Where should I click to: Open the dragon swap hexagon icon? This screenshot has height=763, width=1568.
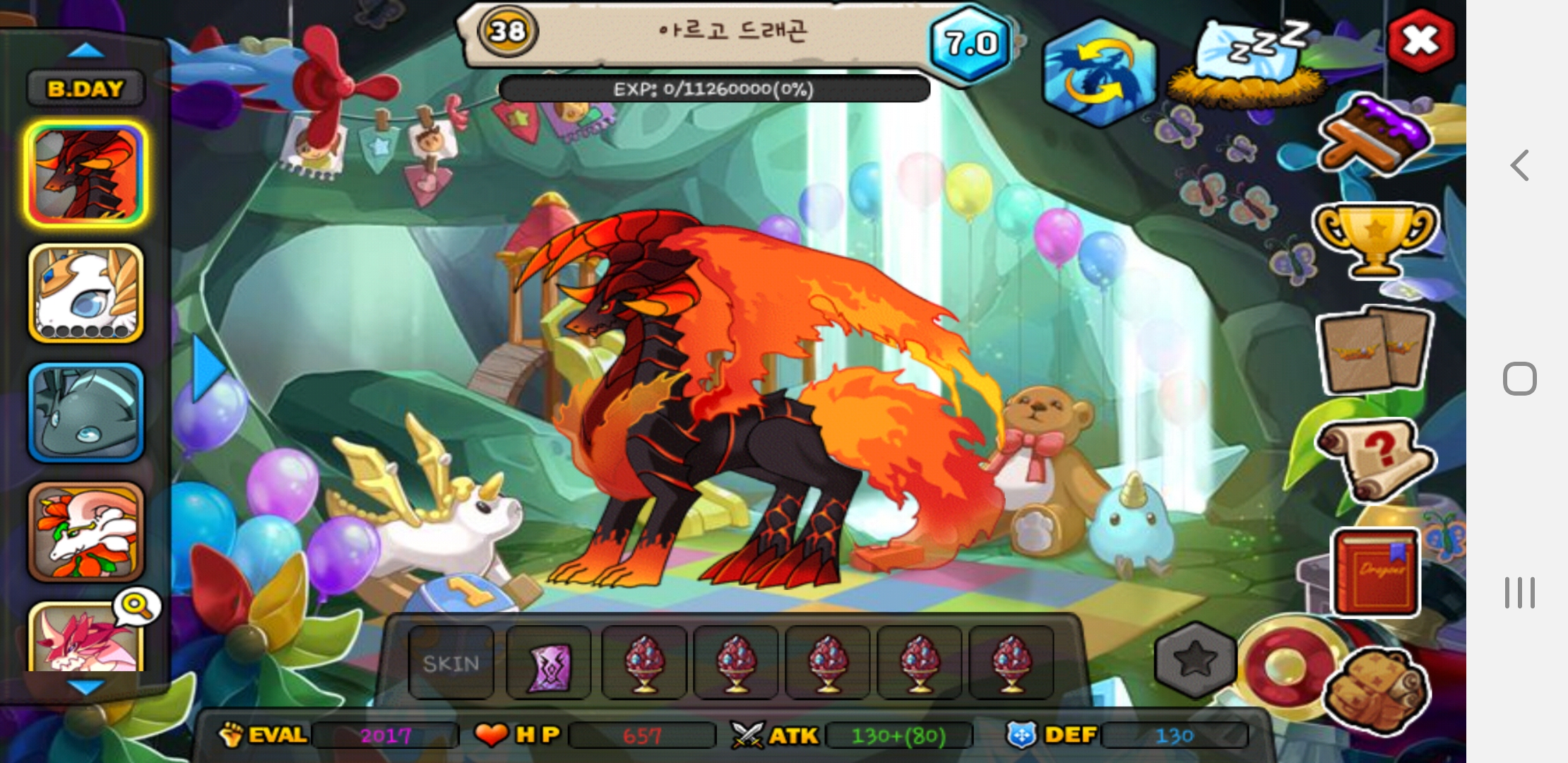1098,72
